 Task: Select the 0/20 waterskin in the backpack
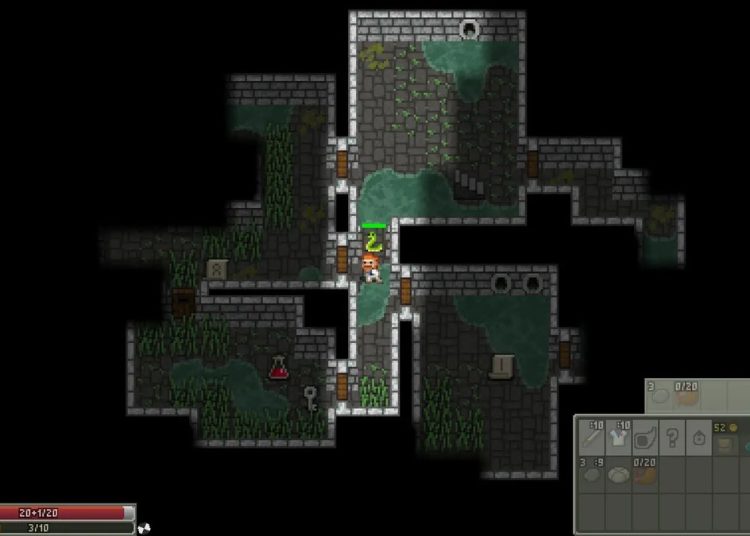click(645, 472)
